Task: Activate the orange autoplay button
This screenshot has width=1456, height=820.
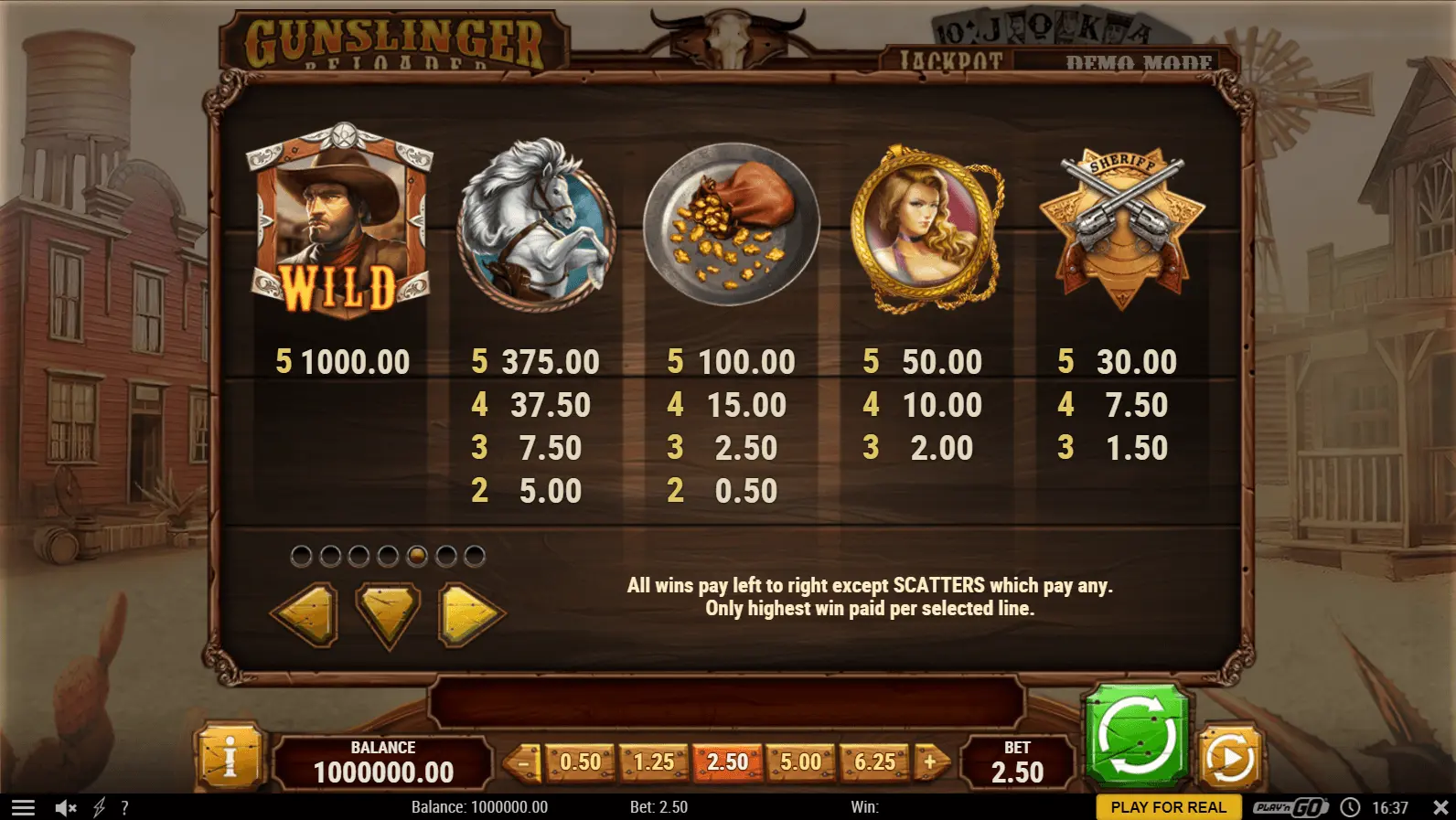Action: pos(1230,758)
